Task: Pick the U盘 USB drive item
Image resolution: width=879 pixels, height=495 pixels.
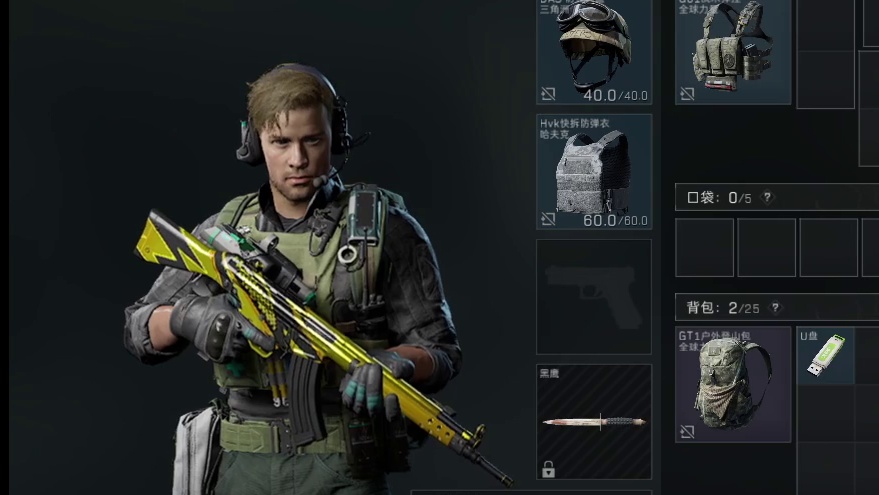Action: click(x=825, y=356)
